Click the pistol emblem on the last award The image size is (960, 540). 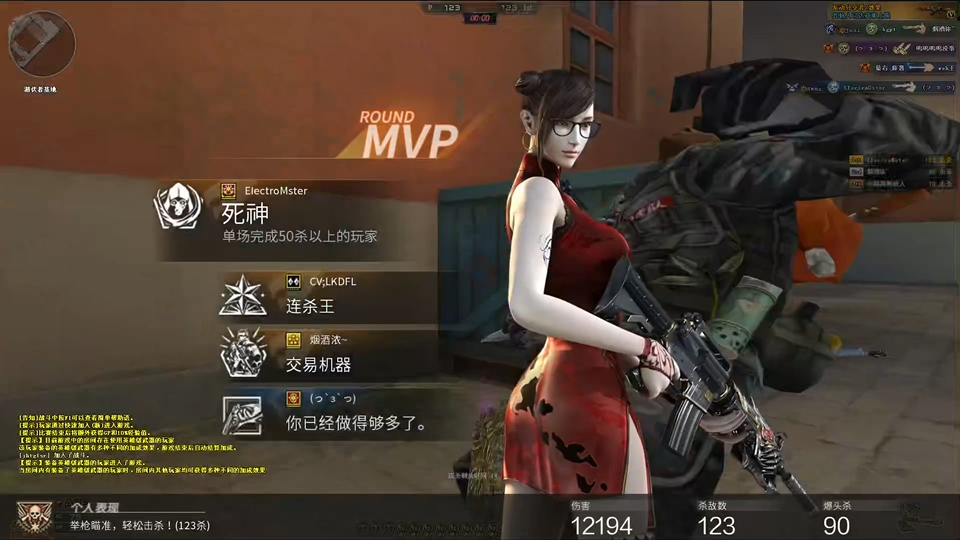(244, 413)
